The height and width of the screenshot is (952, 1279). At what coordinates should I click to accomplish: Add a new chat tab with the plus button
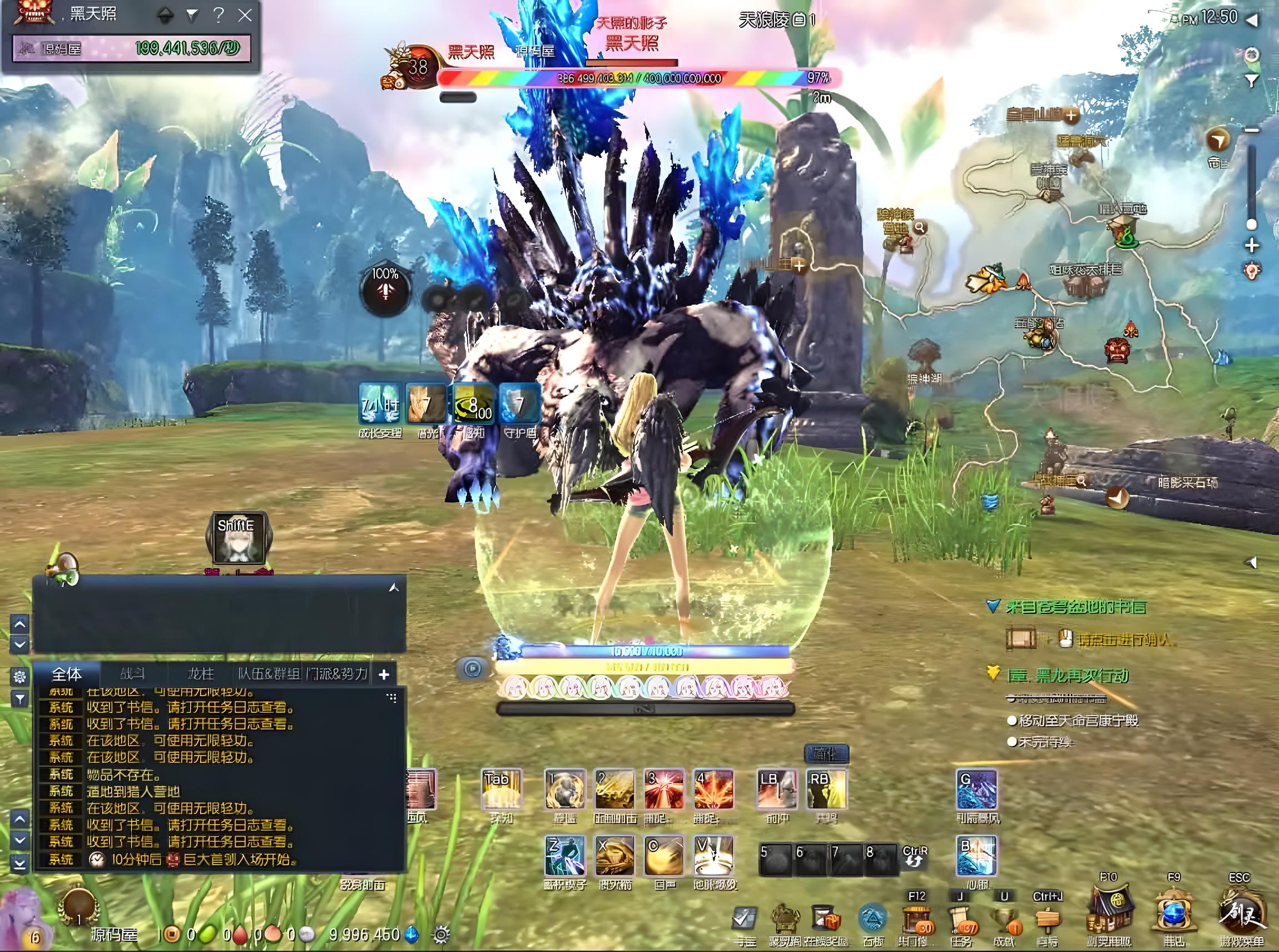click(x=384, y=674)
